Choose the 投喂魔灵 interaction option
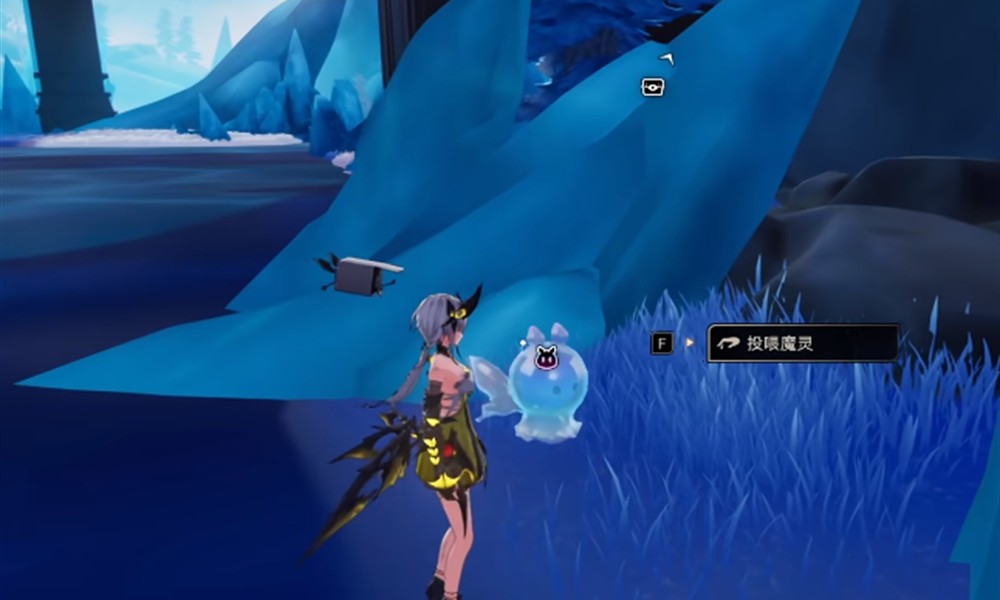The image size is (1000, 600). (x=802, y=343)
